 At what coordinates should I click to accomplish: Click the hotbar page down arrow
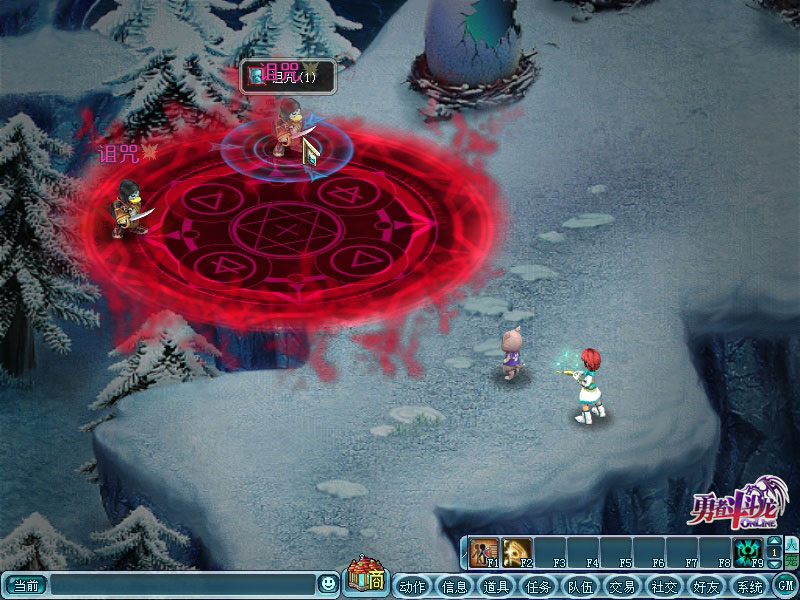773,565
